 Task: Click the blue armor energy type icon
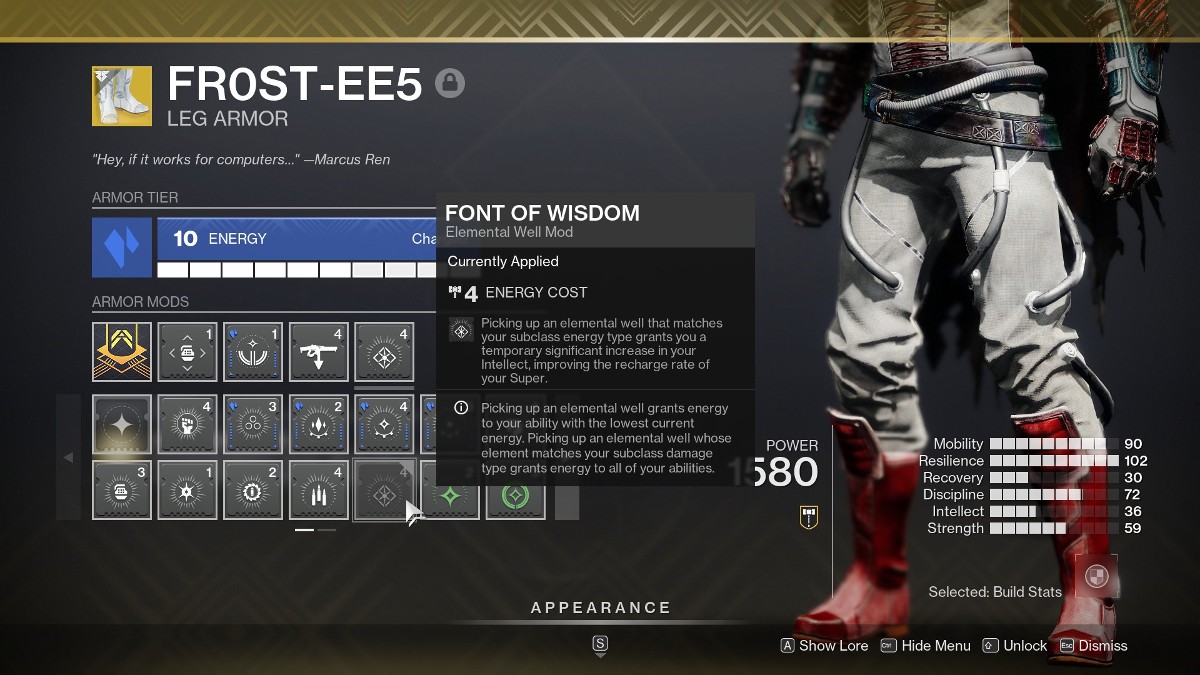click(x=122, y=248)
